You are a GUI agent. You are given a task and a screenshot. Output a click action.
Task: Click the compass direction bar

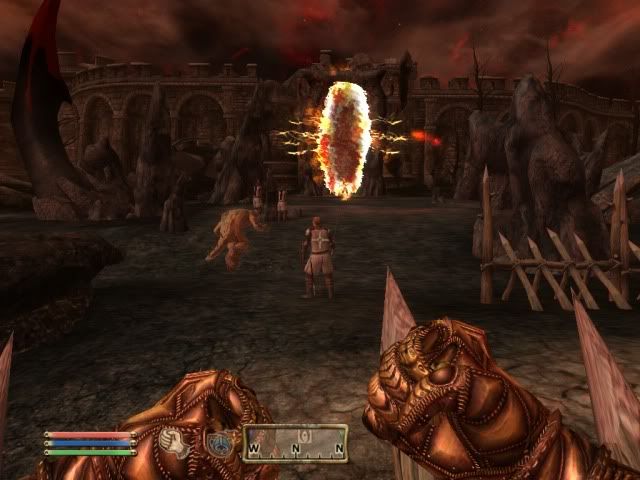click(295, 443)
